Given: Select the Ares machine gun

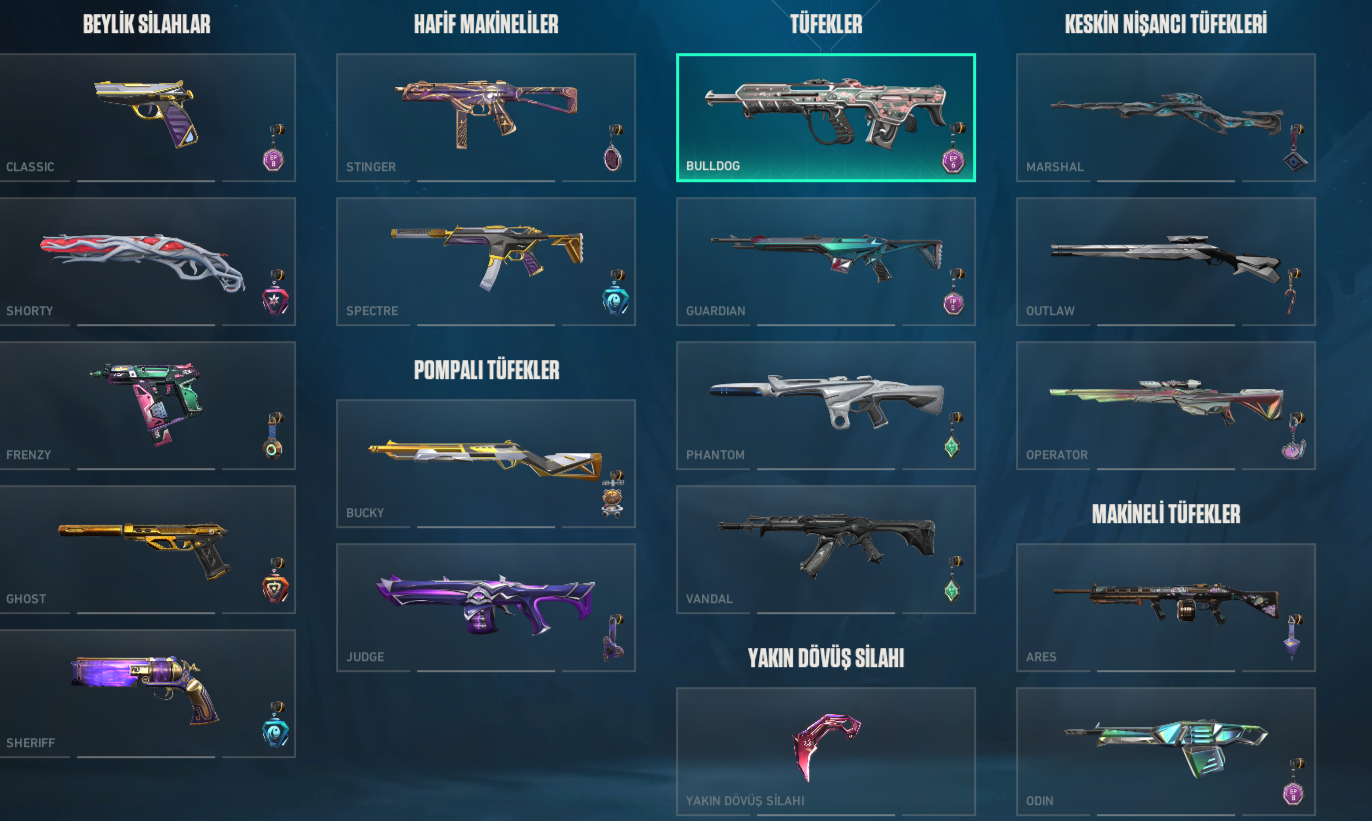Looking at the screenshot, I should [x=1166, y=606].
